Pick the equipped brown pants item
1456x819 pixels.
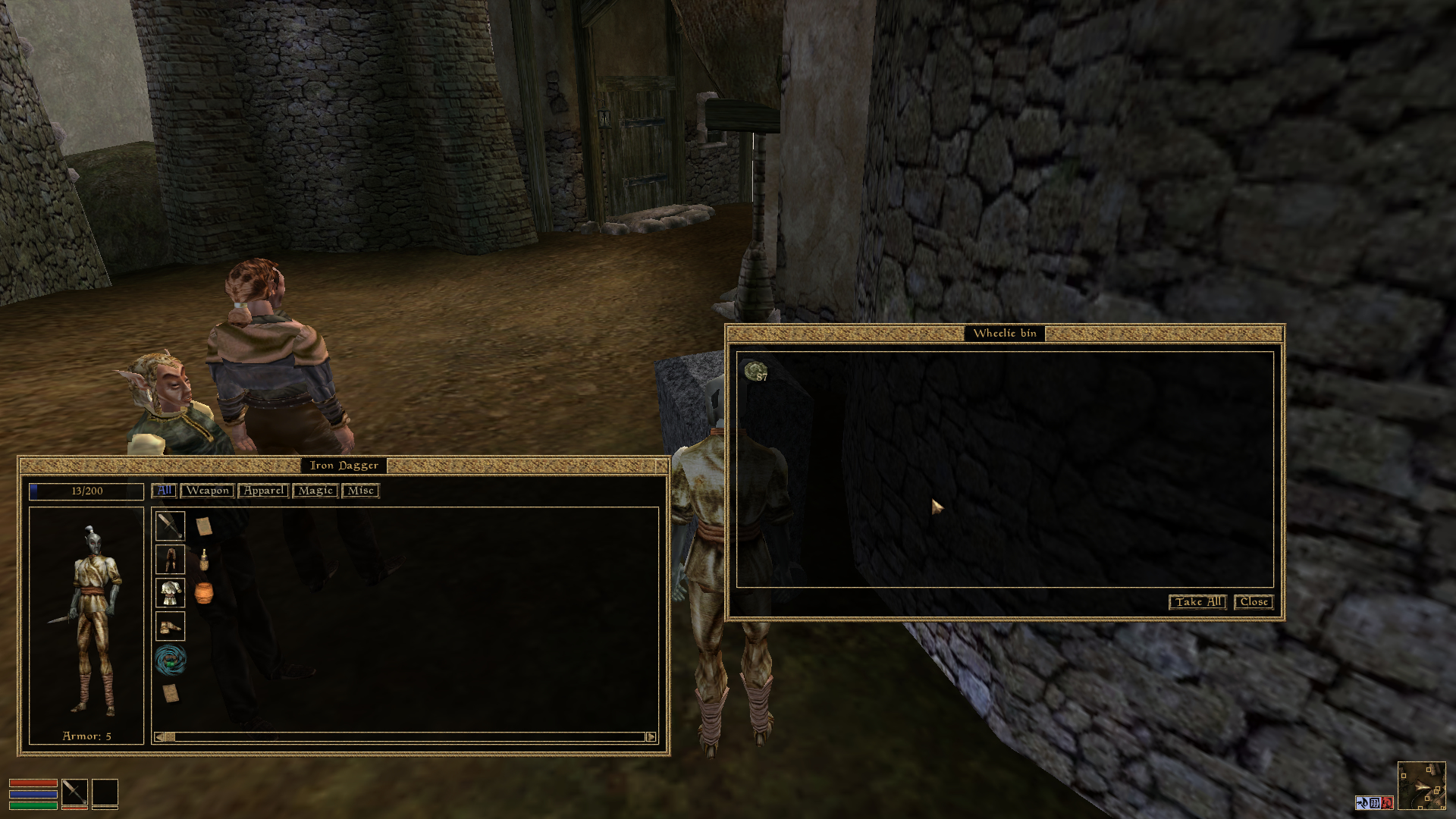170,560
